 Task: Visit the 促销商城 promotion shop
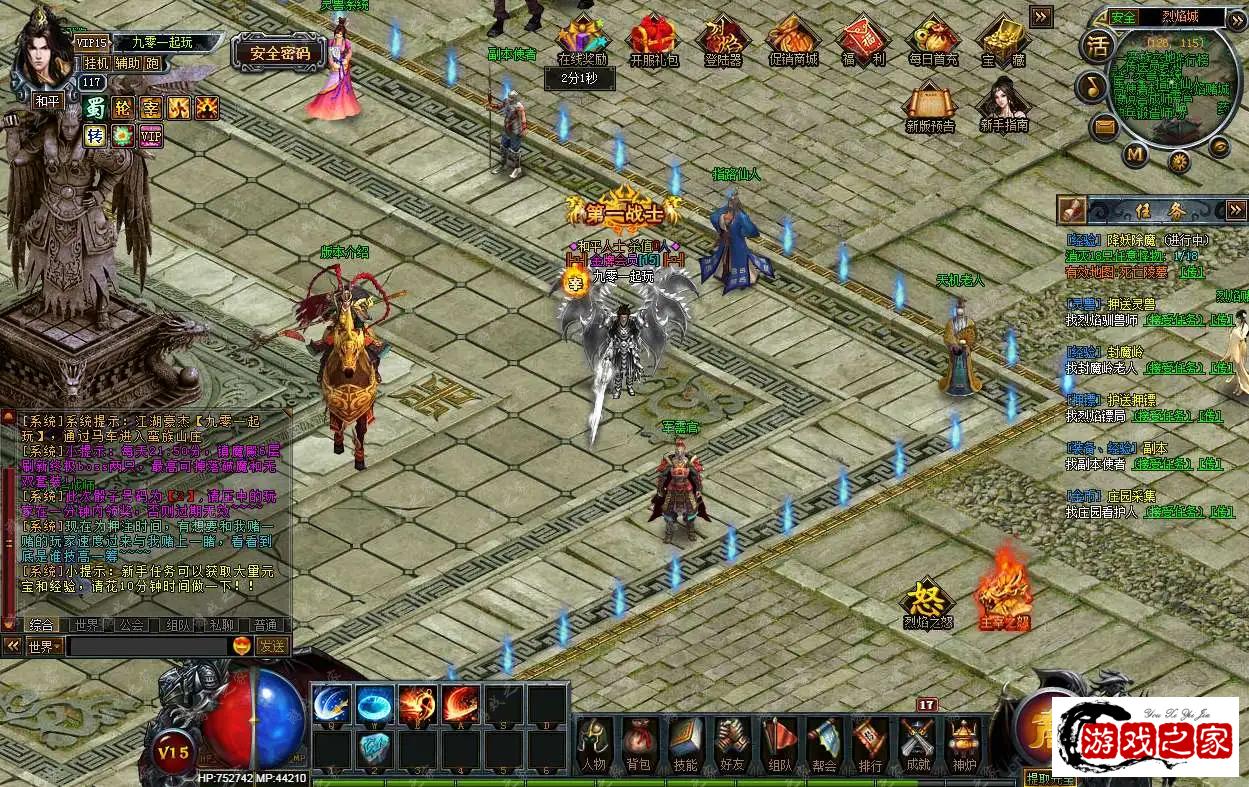pyautogui.click(x=793, y=40)
